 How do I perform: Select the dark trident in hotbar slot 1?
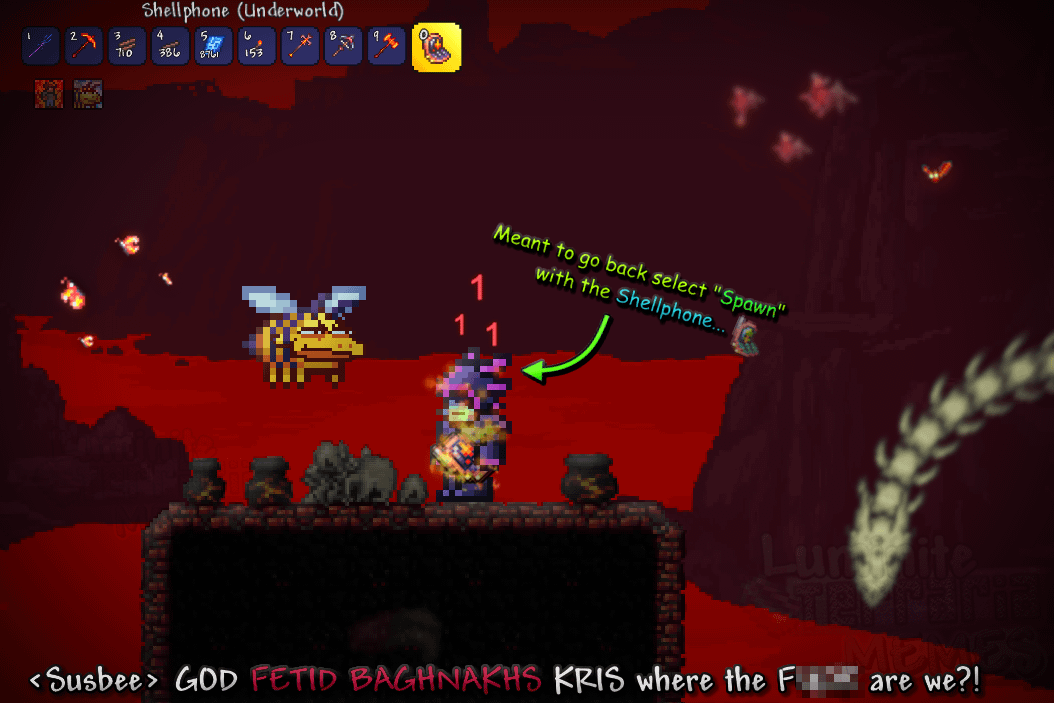pyautogui.click(x=40, y=46)
